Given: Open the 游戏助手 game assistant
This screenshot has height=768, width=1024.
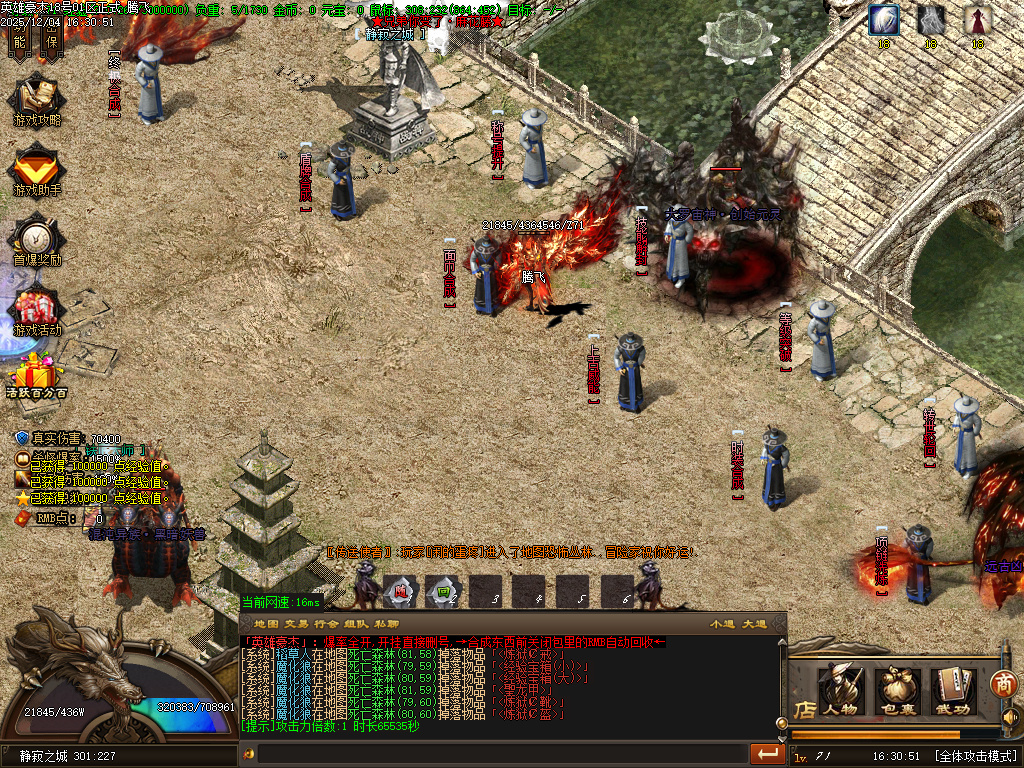Looking at the screenshot, I should pyautogui.click(x=37, y=169).
